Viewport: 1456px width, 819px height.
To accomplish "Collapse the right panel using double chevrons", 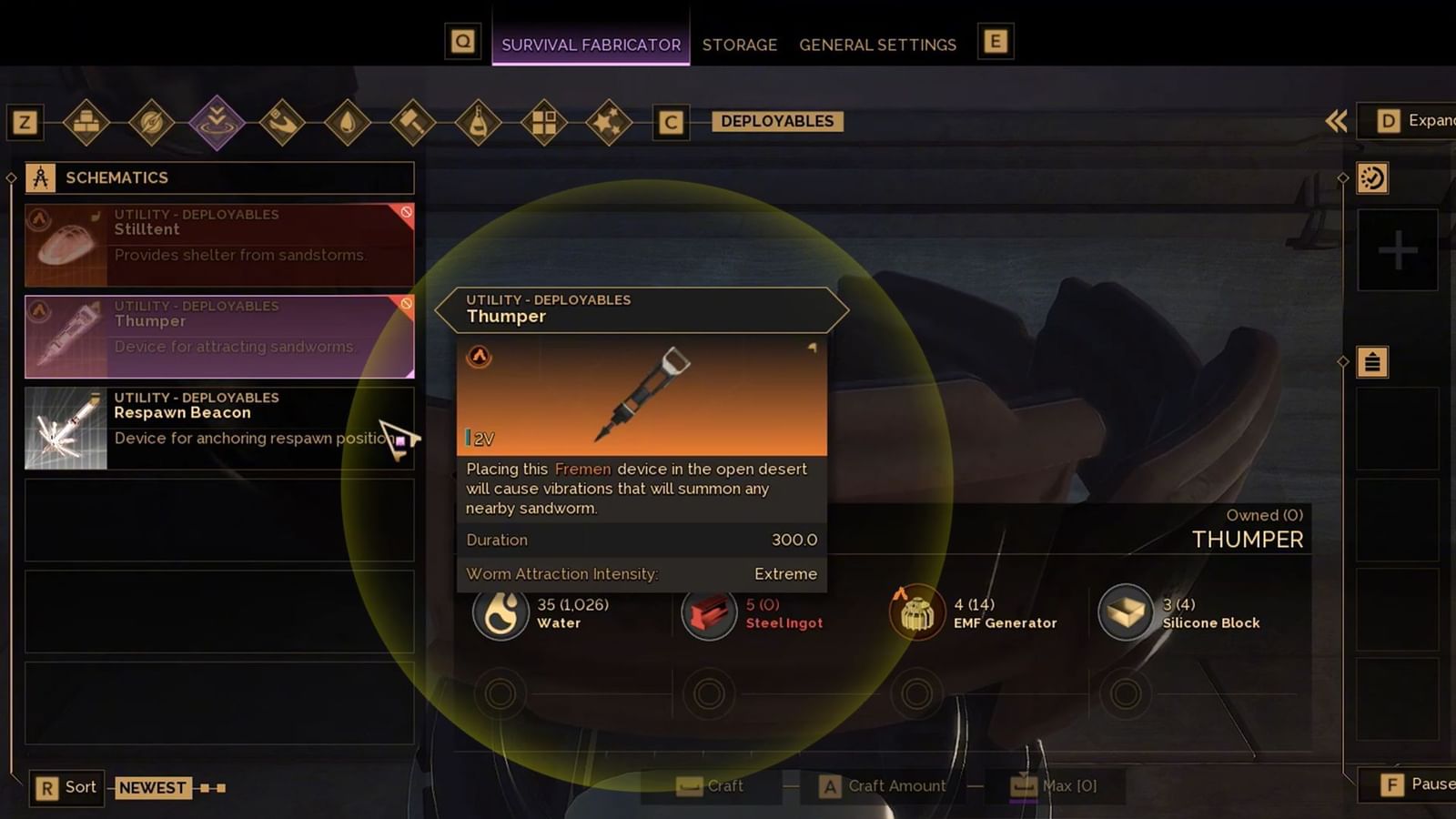I will [x=1335, y=120].
